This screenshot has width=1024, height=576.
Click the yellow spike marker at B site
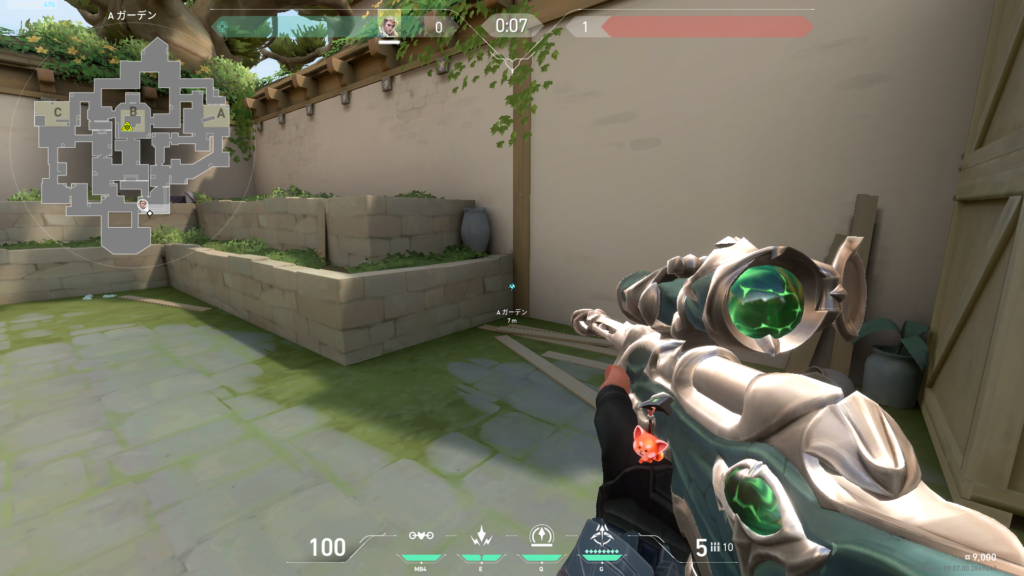pos(128,126)
